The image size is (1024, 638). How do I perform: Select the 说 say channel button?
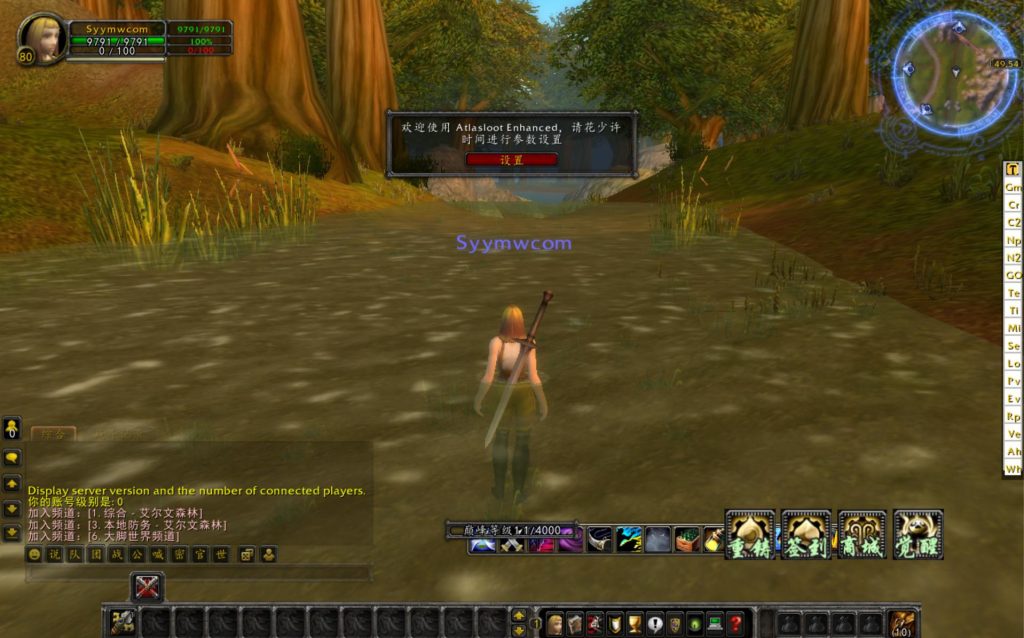click(54, 554)
